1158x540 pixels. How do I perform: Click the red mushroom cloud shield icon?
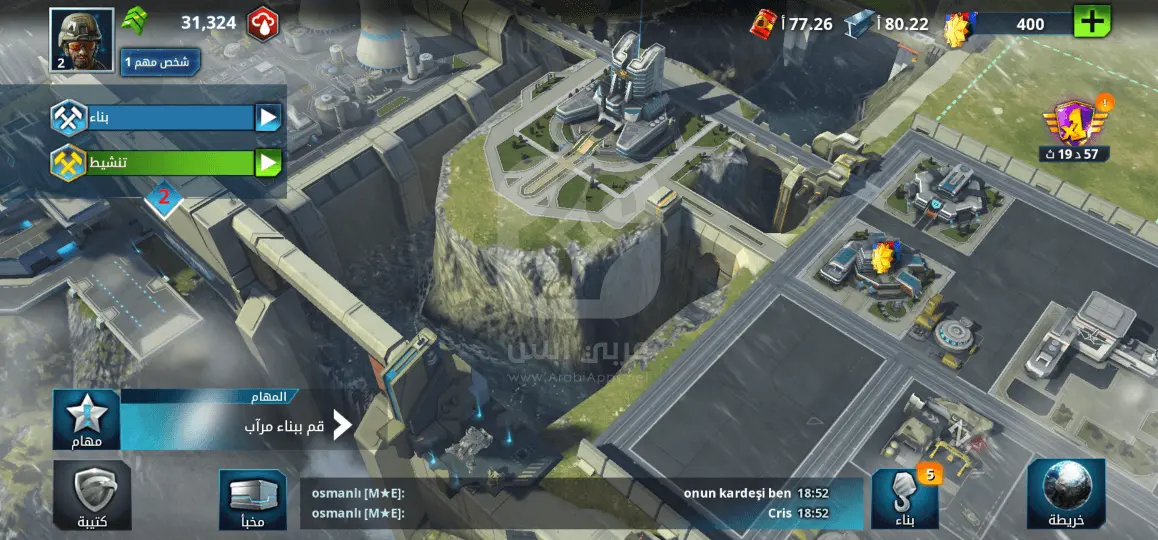pos(262,22)
